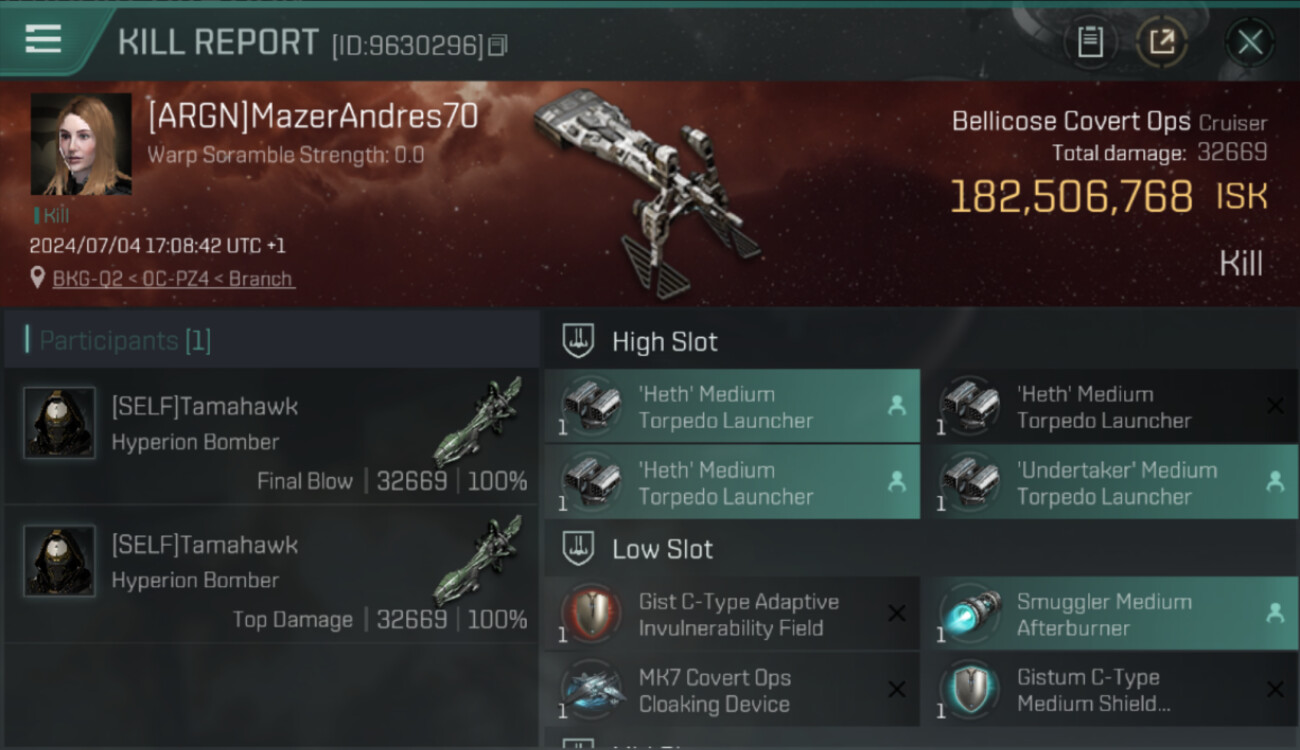The width and height of the screenshot is (1300, 750).
Task: Select the Top Damage Tamahawk participant row
Action: click(271, 574)
